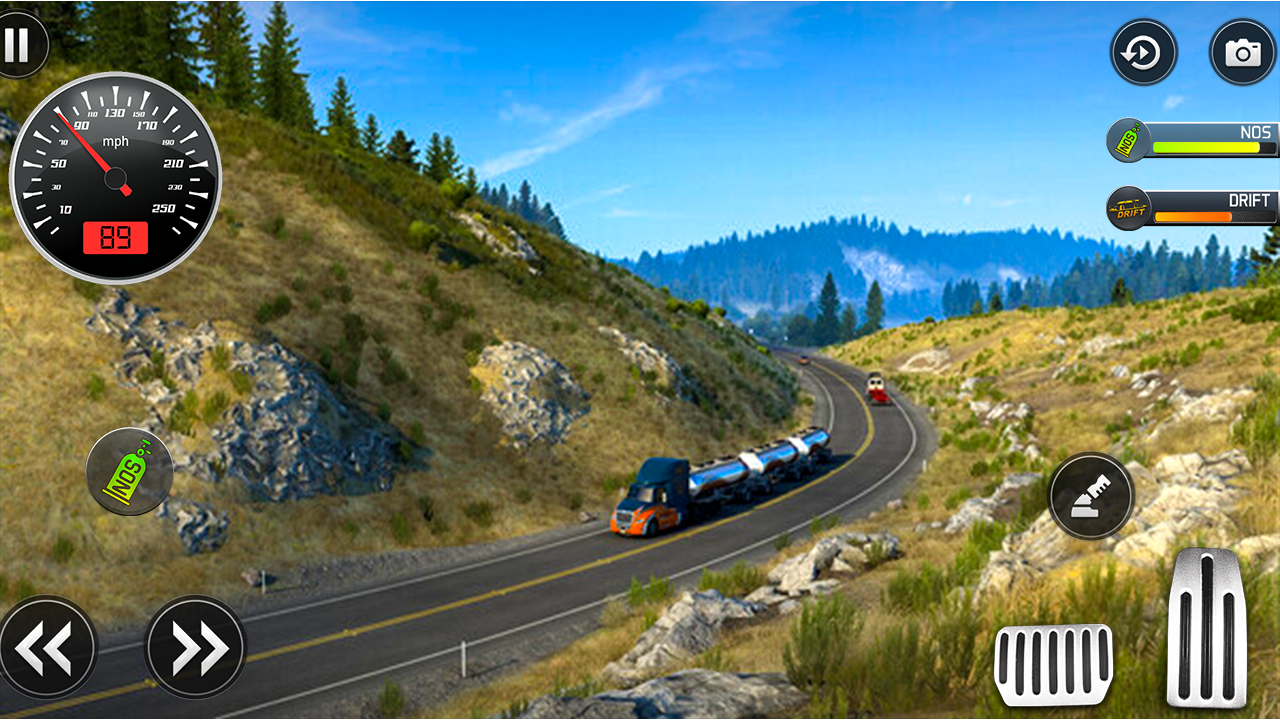Viewport: 1280px width, 720px height.
Task: Activate the green NOS boost button
Action: 130,471
